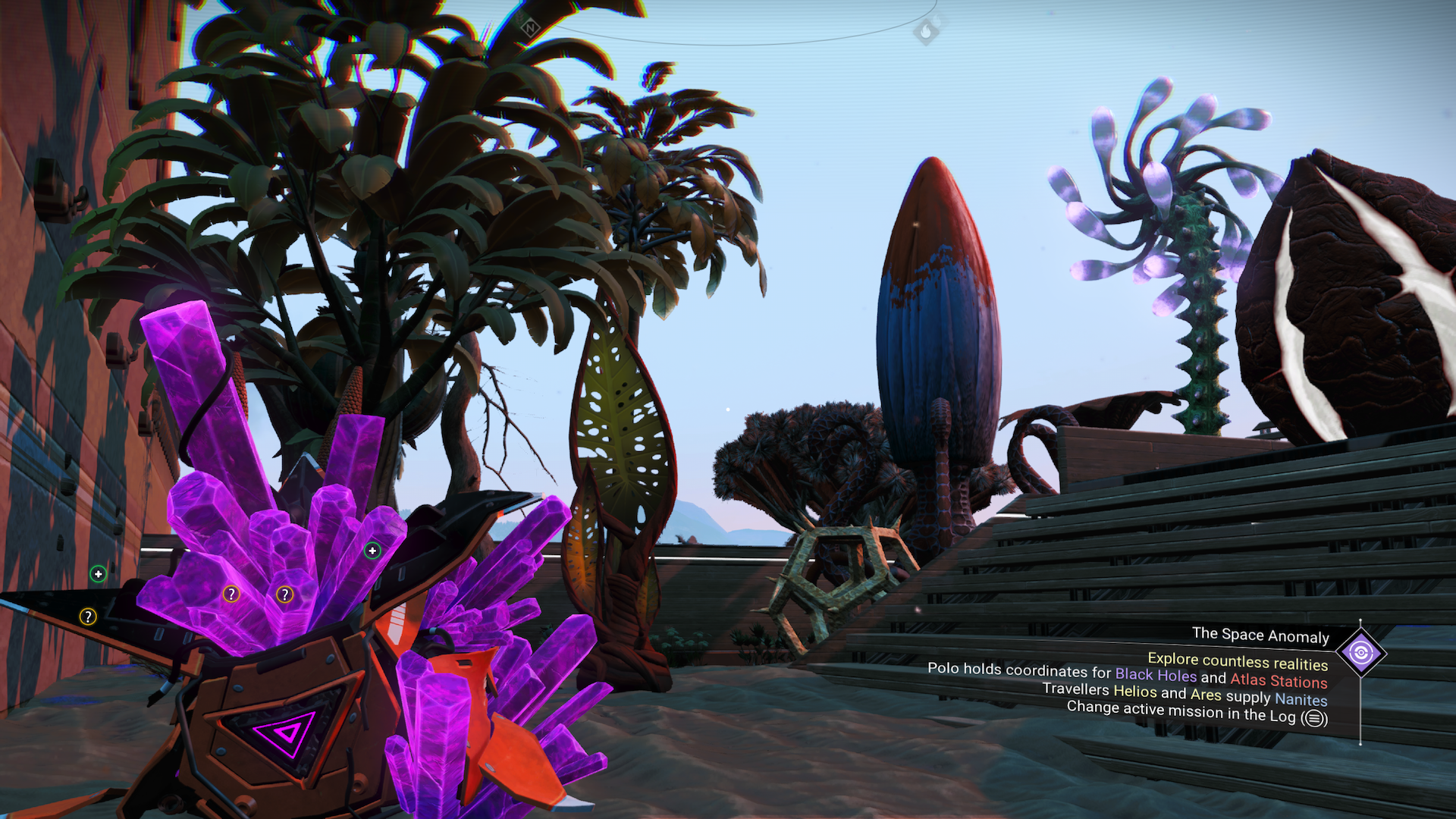Select The Space Anomaly mission title
Viewport: 1456px width, 819px height.
(1261, 635)
